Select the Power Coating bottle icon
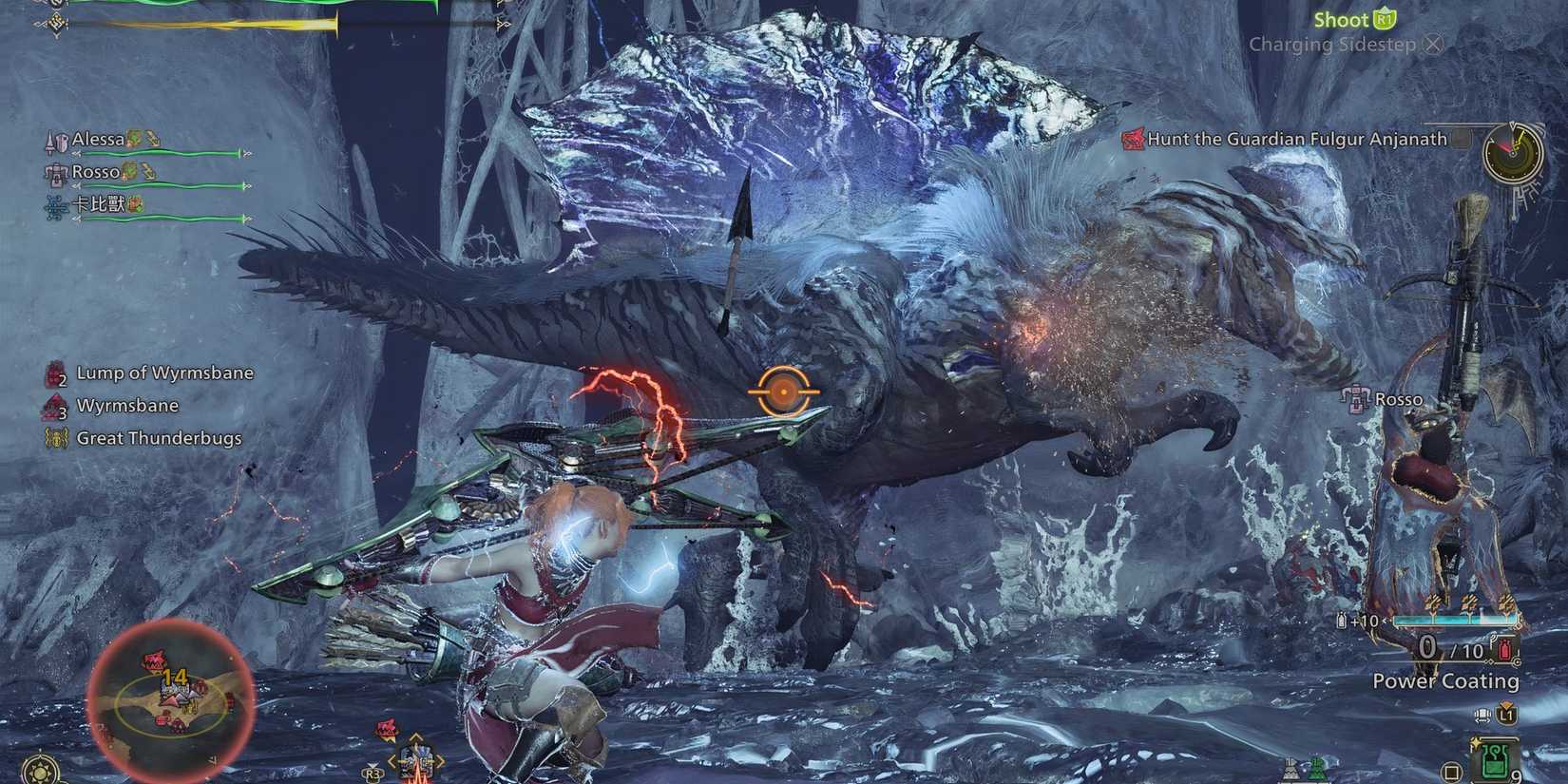Screen dimensions: 1568x784 click(x=1503, y=649)
